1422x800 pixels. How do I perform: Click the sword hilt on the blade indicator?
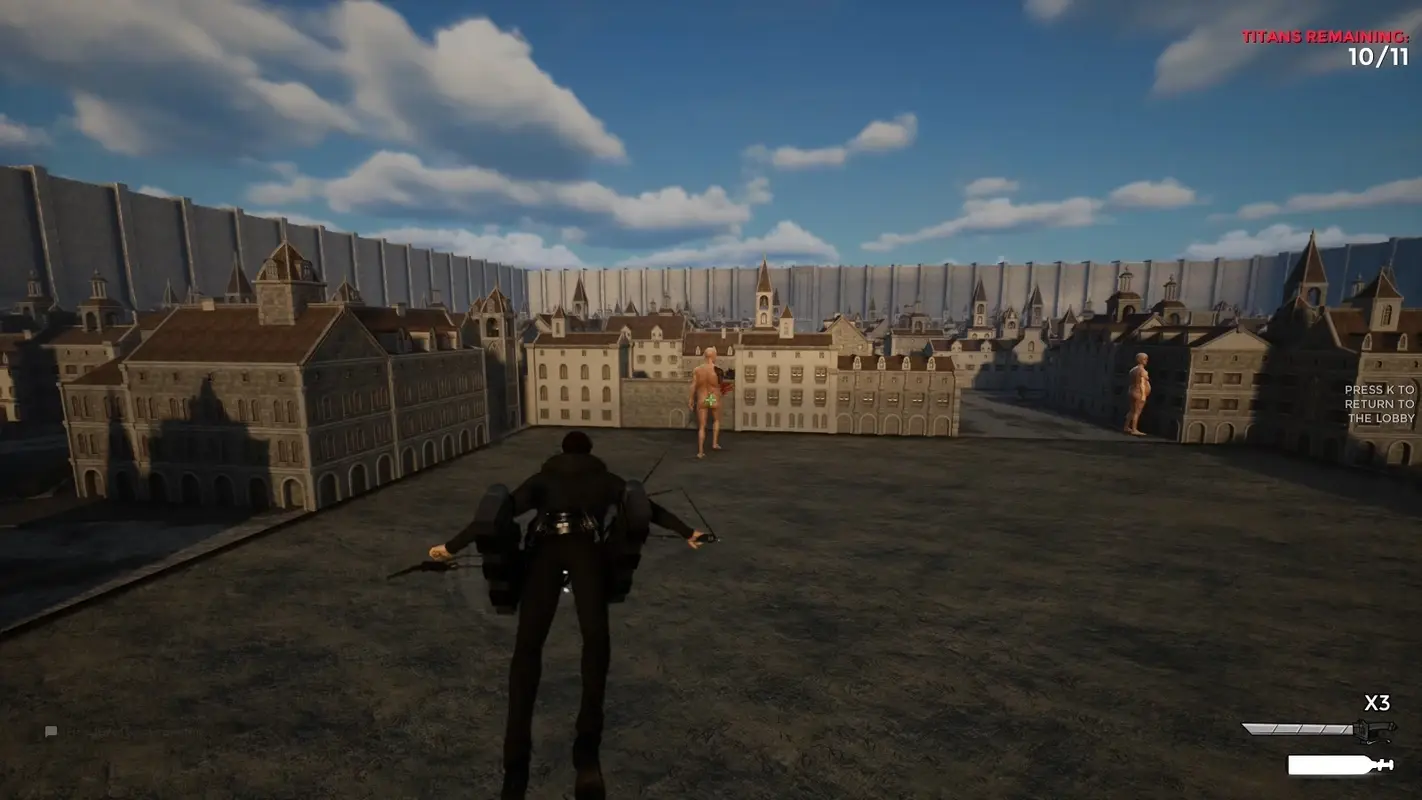click(x=1378, y=728)
